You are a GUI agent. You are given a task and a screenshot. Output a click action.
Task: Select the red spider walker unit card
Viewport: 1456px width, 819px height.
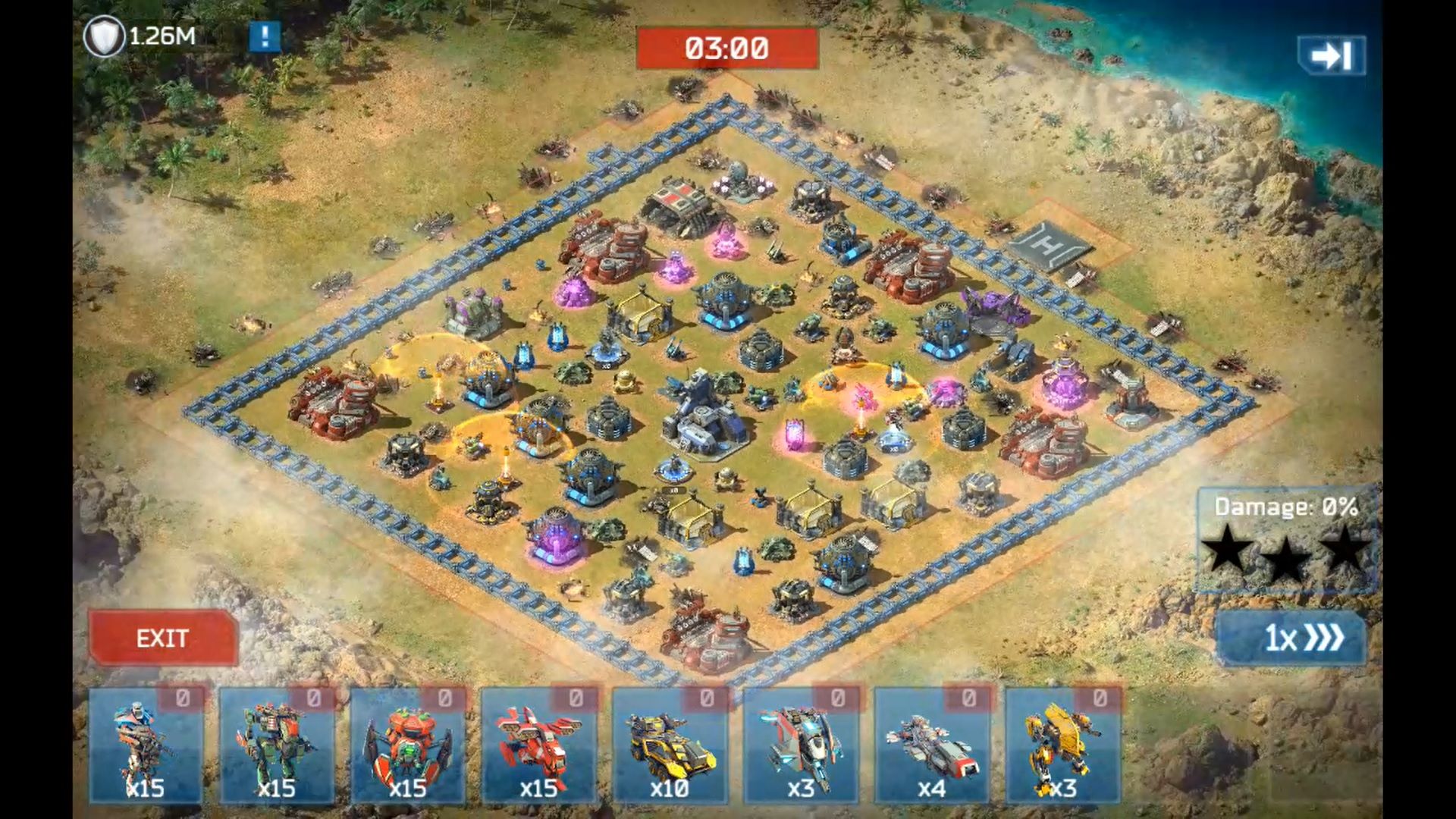tap(408, 745)
